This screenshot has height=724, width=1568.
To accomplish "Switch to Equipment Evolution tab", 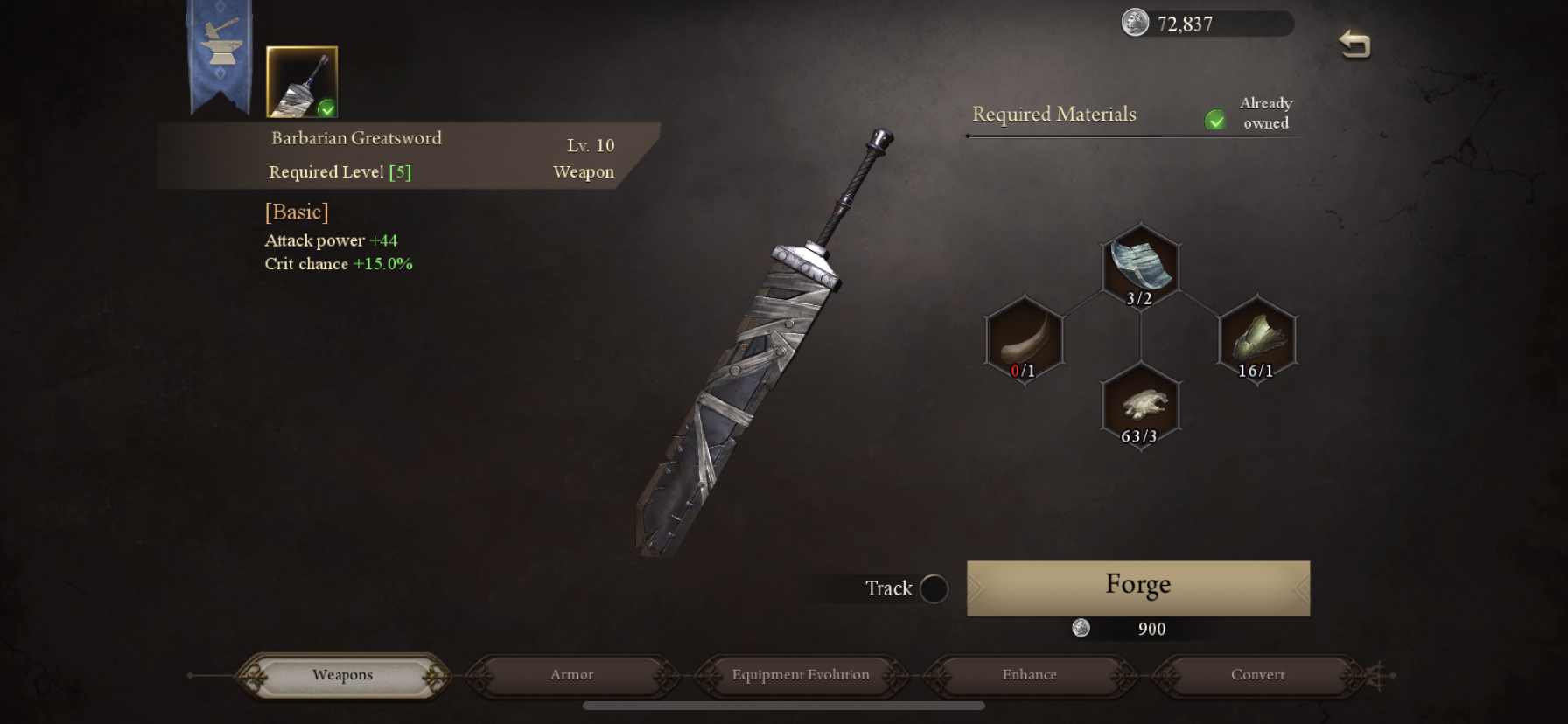I will click(x=801, y=675).
